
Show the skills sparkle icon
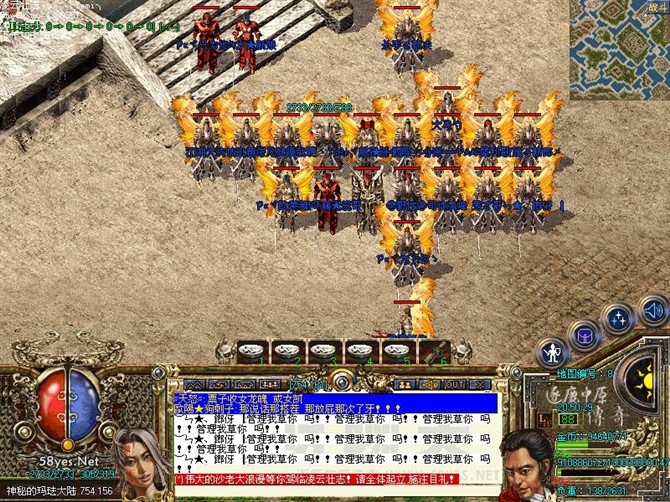(x=620, y=320)
